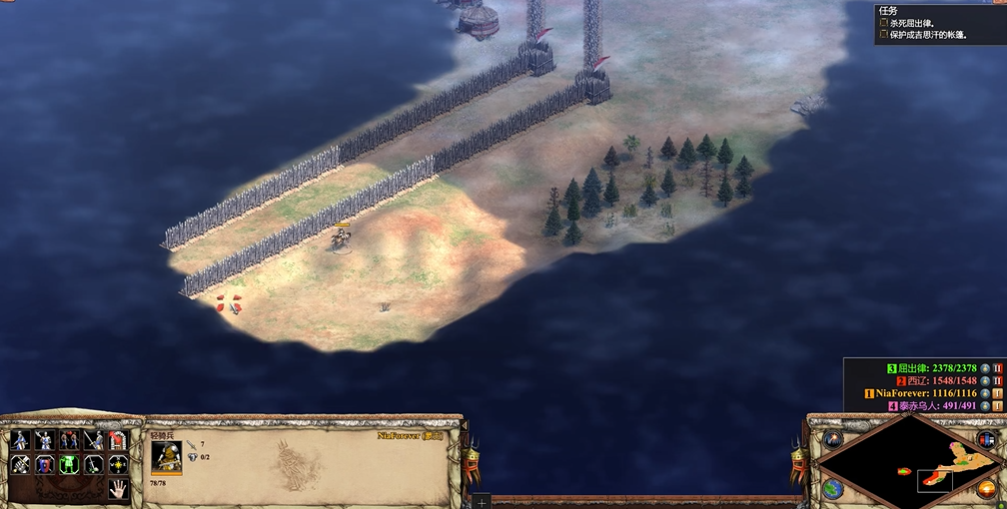This screenshot has height=509, width=1007.
Task: Activate the red gate garrison command icon
Action: [118, 440]
